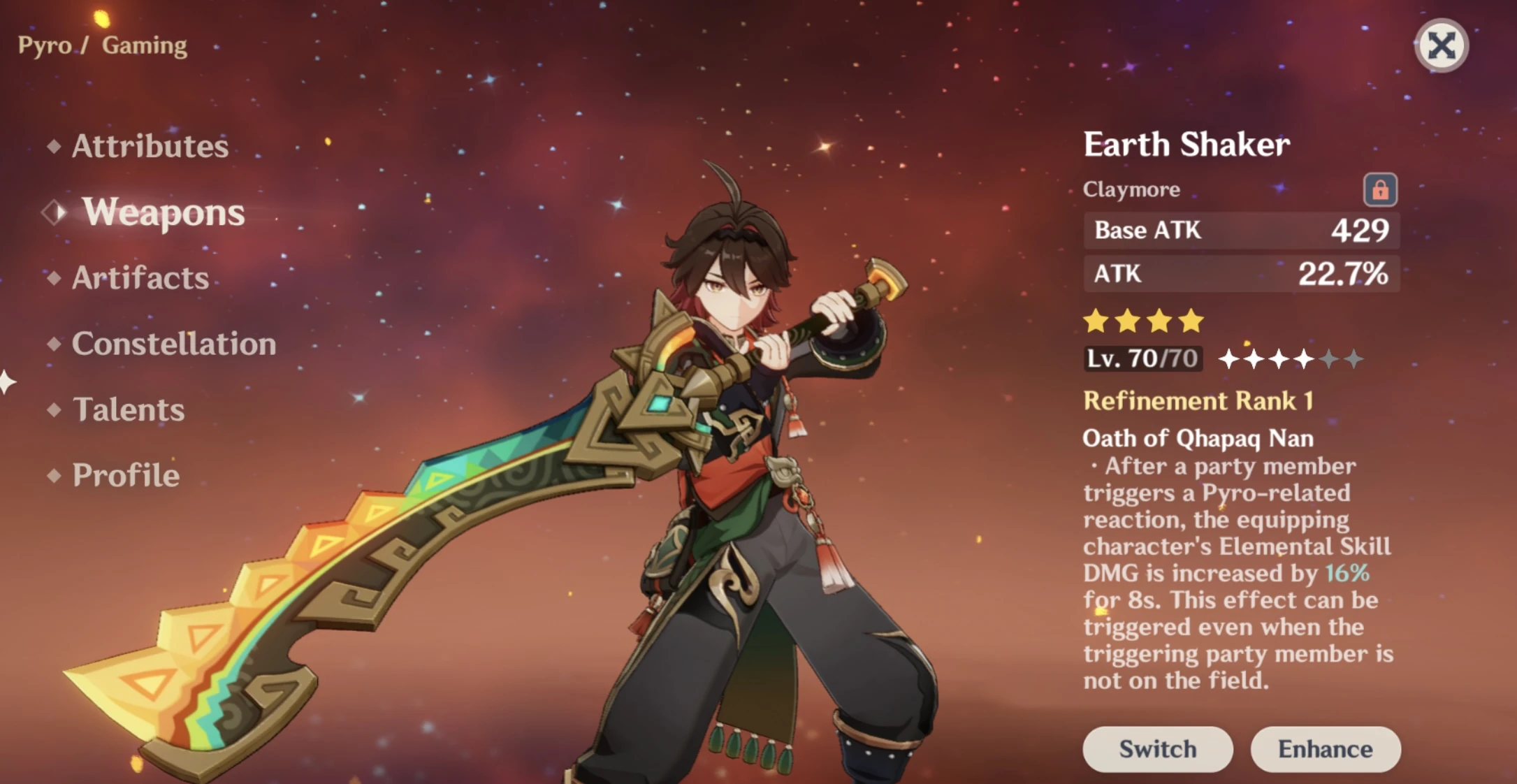The image size is (1517, 784).
Task: Go to the Talents page
Action: tap(129, 409)
